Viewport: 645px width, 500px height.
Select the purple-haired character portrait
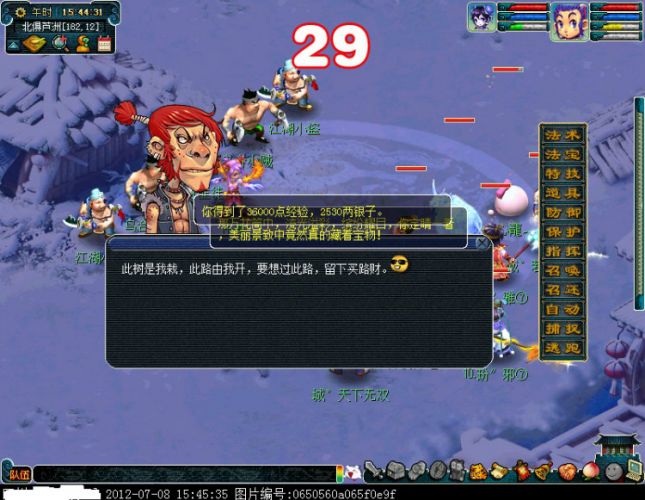click(x=483, y=19)
